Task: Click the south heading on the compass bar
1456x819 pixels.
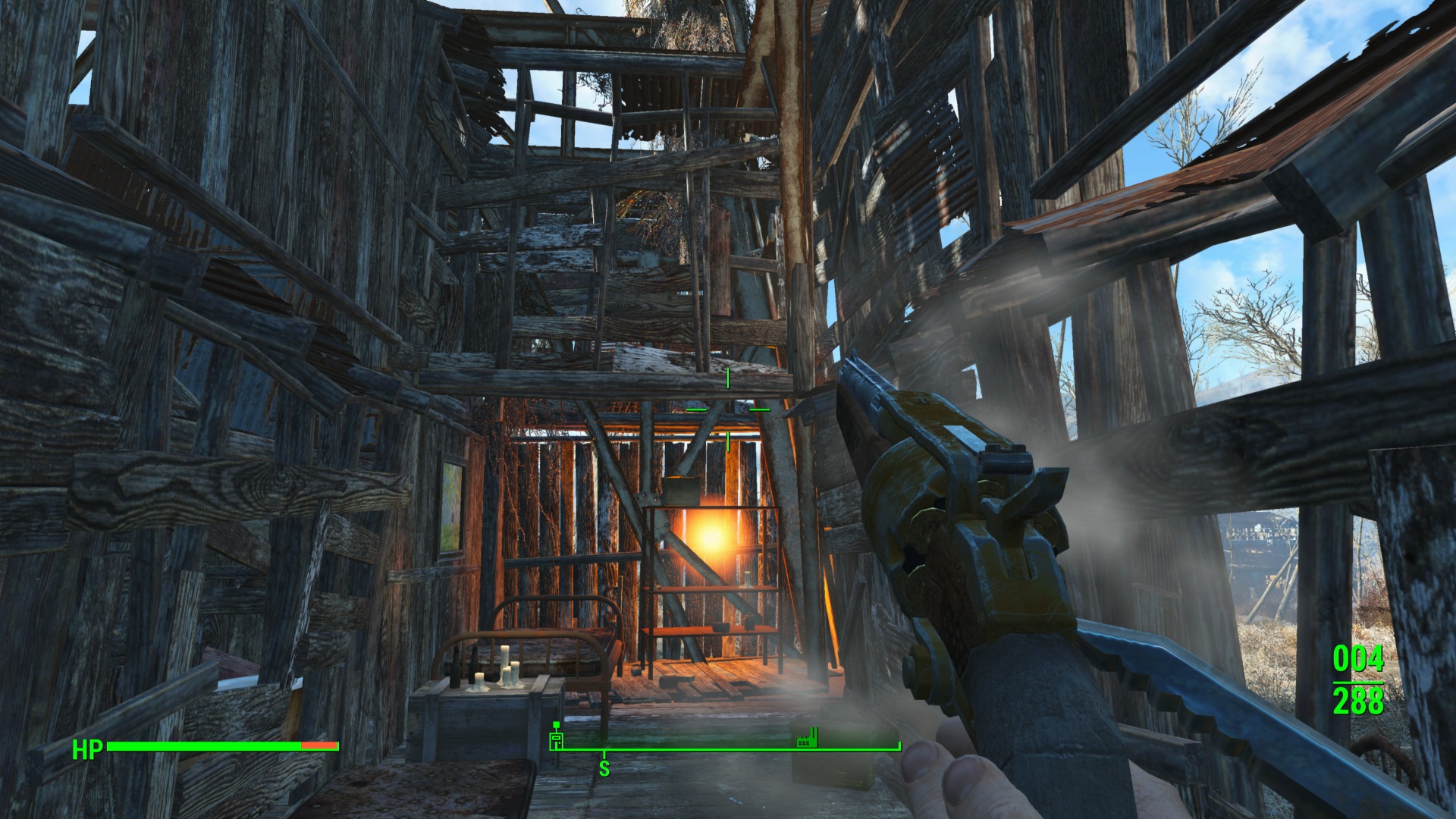Action: [604, 768]
